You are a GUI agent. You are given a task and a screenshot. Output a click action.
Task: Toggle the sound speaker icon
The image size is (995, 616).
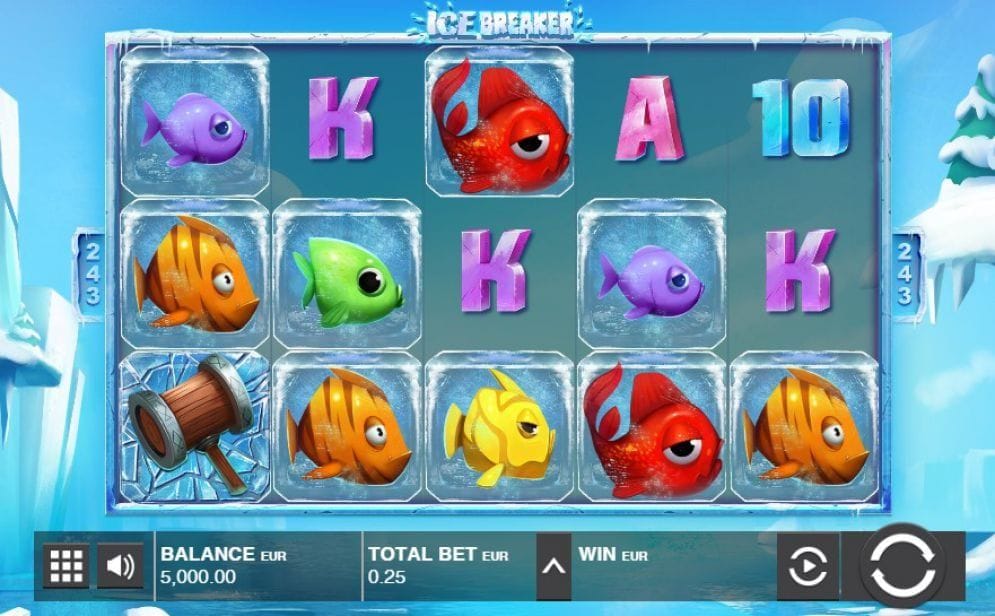[120, 567]
